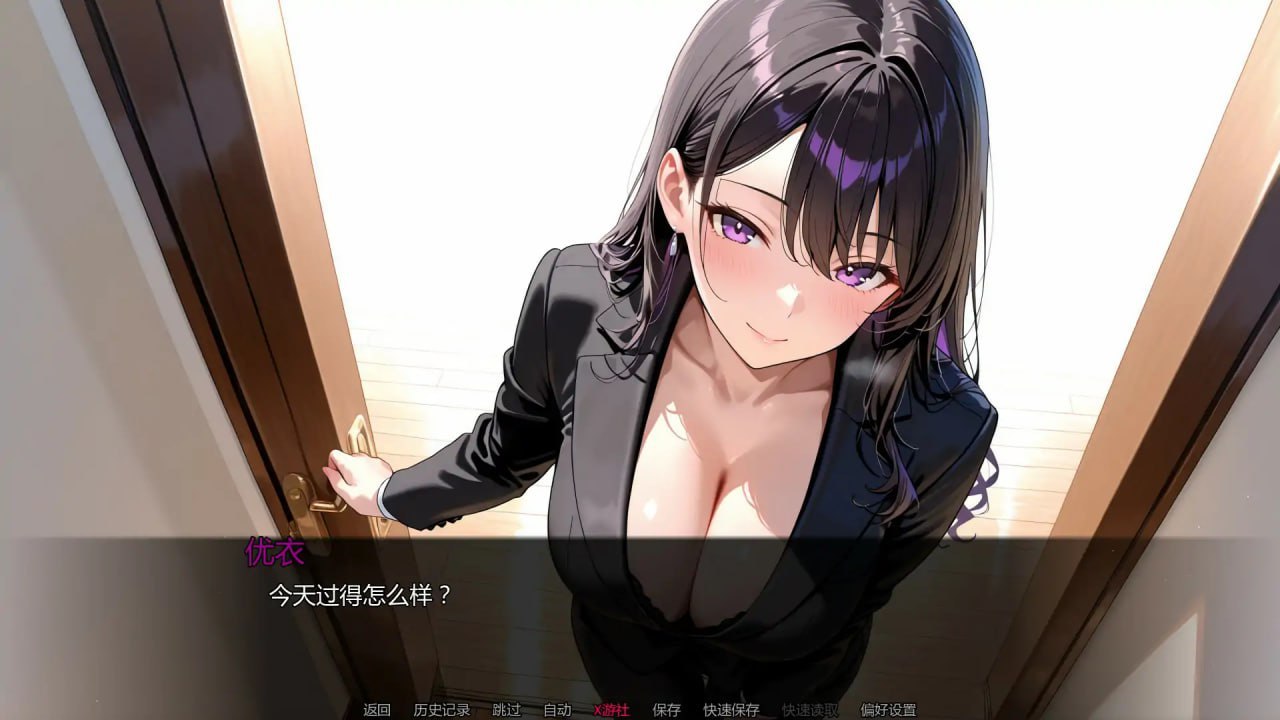Load your latest quick save with 快速读取

coord(812,711)
